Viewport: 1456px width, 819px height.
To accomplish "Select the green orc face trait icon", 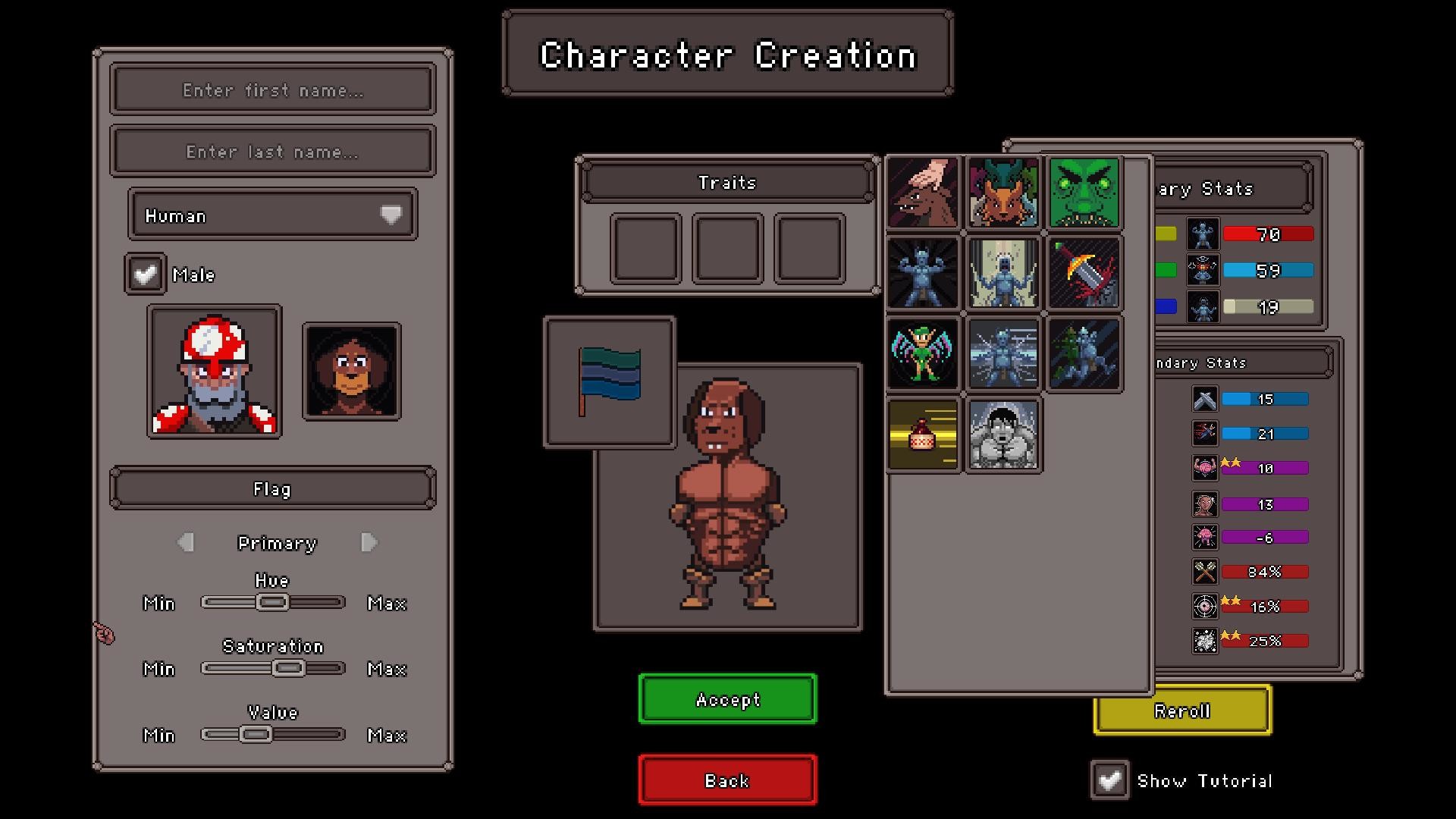I will [x=1083, y=193].
